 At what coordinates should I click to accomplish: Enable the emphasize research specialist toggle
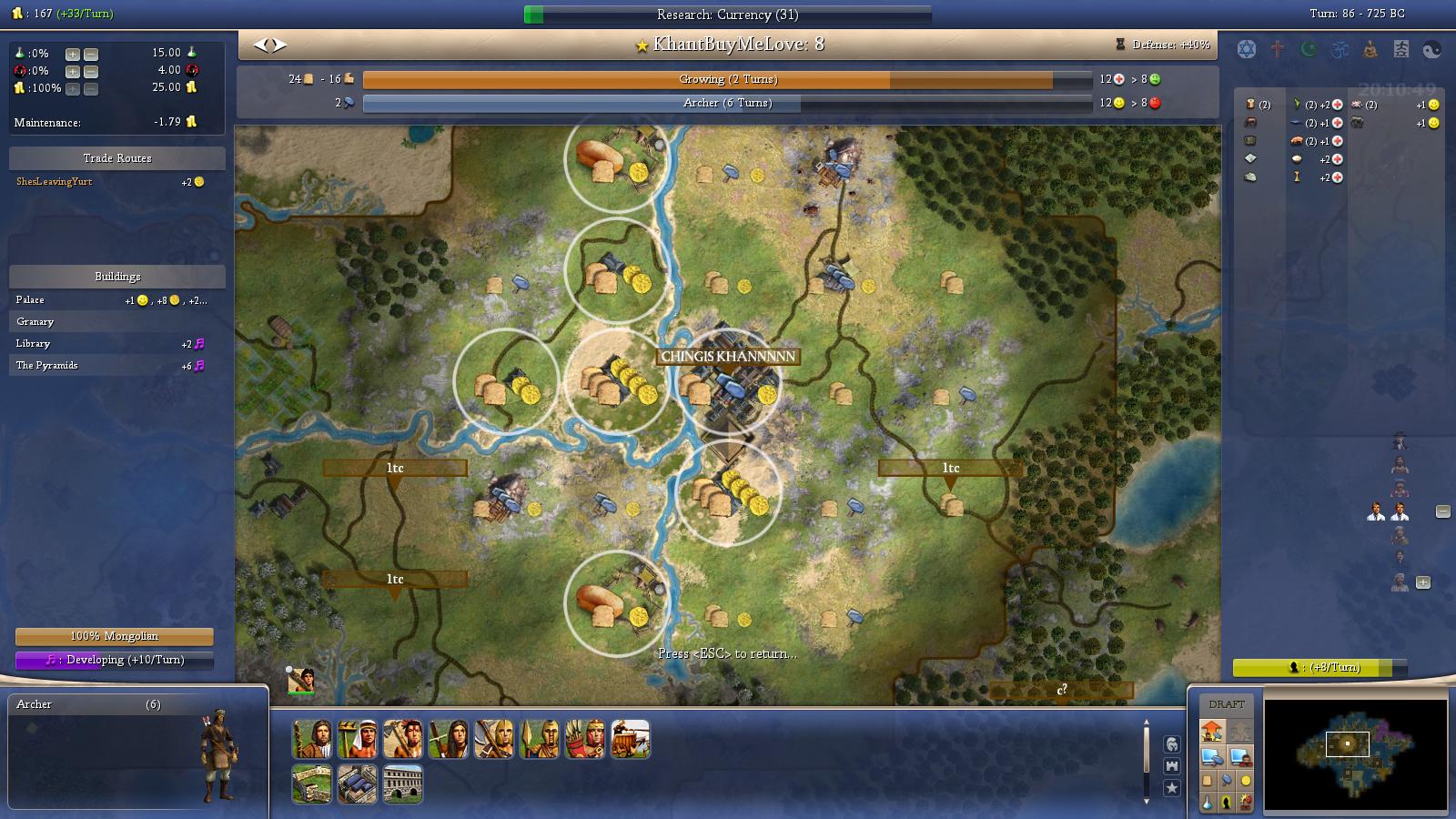click(x=1208, y=801)
